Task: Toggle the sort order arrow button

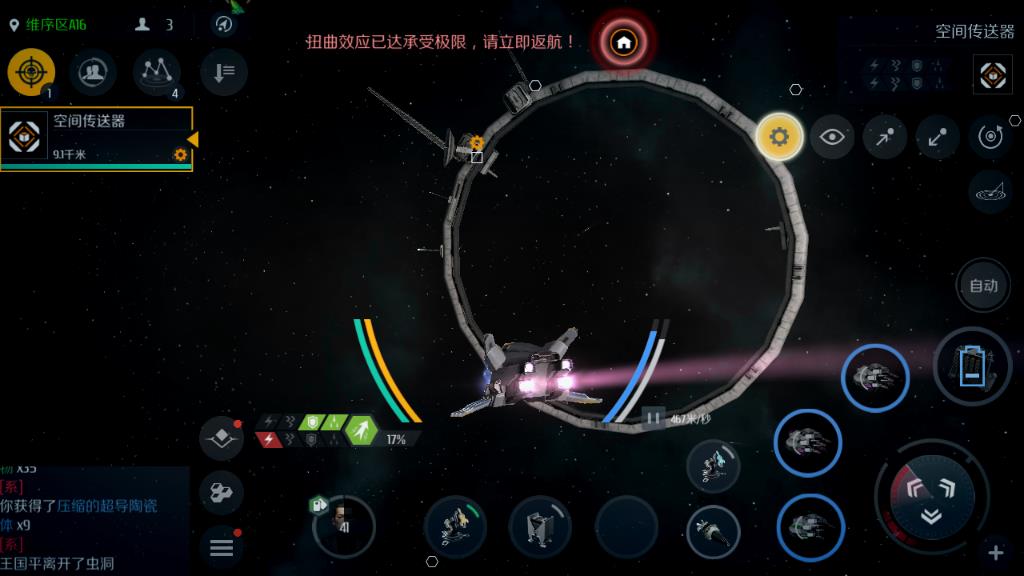Action: tap(224, 72)
